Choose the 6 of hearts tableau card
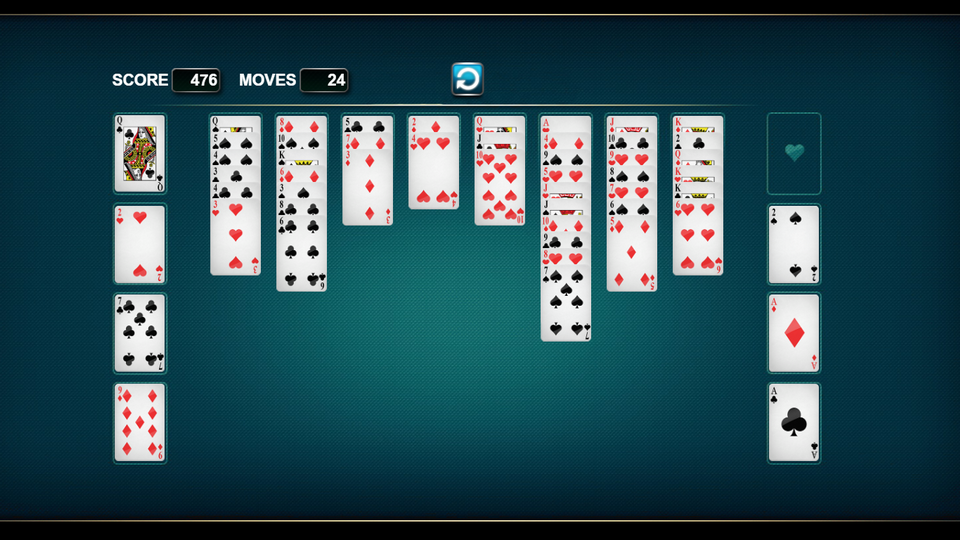This screenshot has width=960, height=540. pos(698,240)
